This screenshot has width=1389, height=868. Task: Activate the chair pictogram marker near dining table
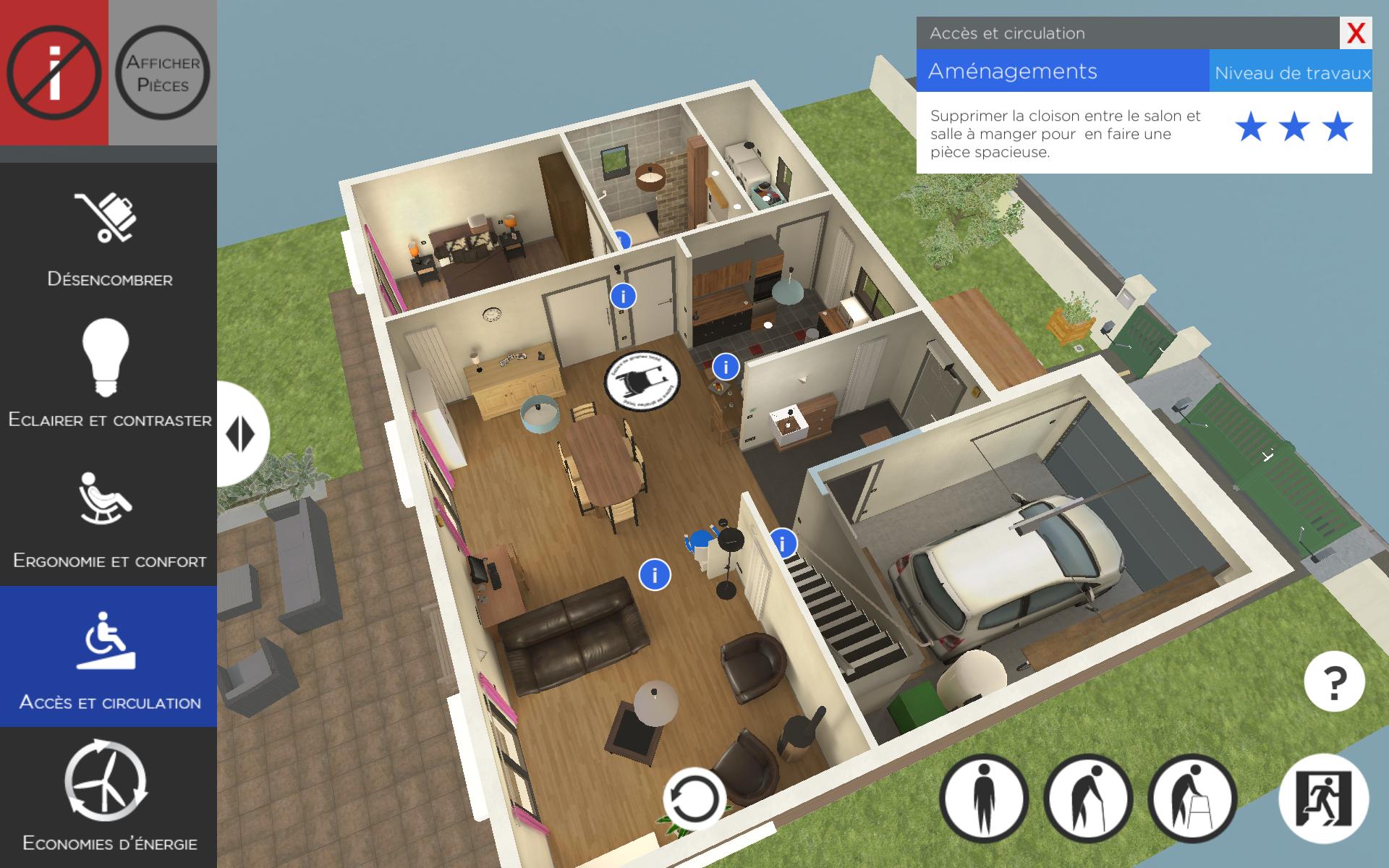(x=642, y=380)
